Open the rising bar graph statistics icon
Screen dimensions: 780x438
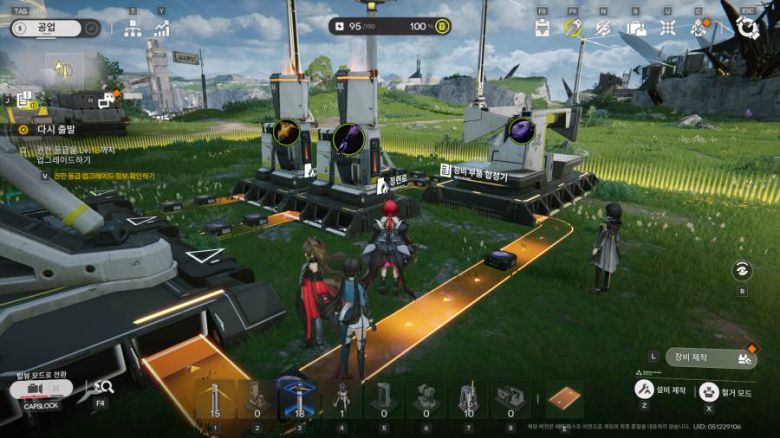point(161,28)
